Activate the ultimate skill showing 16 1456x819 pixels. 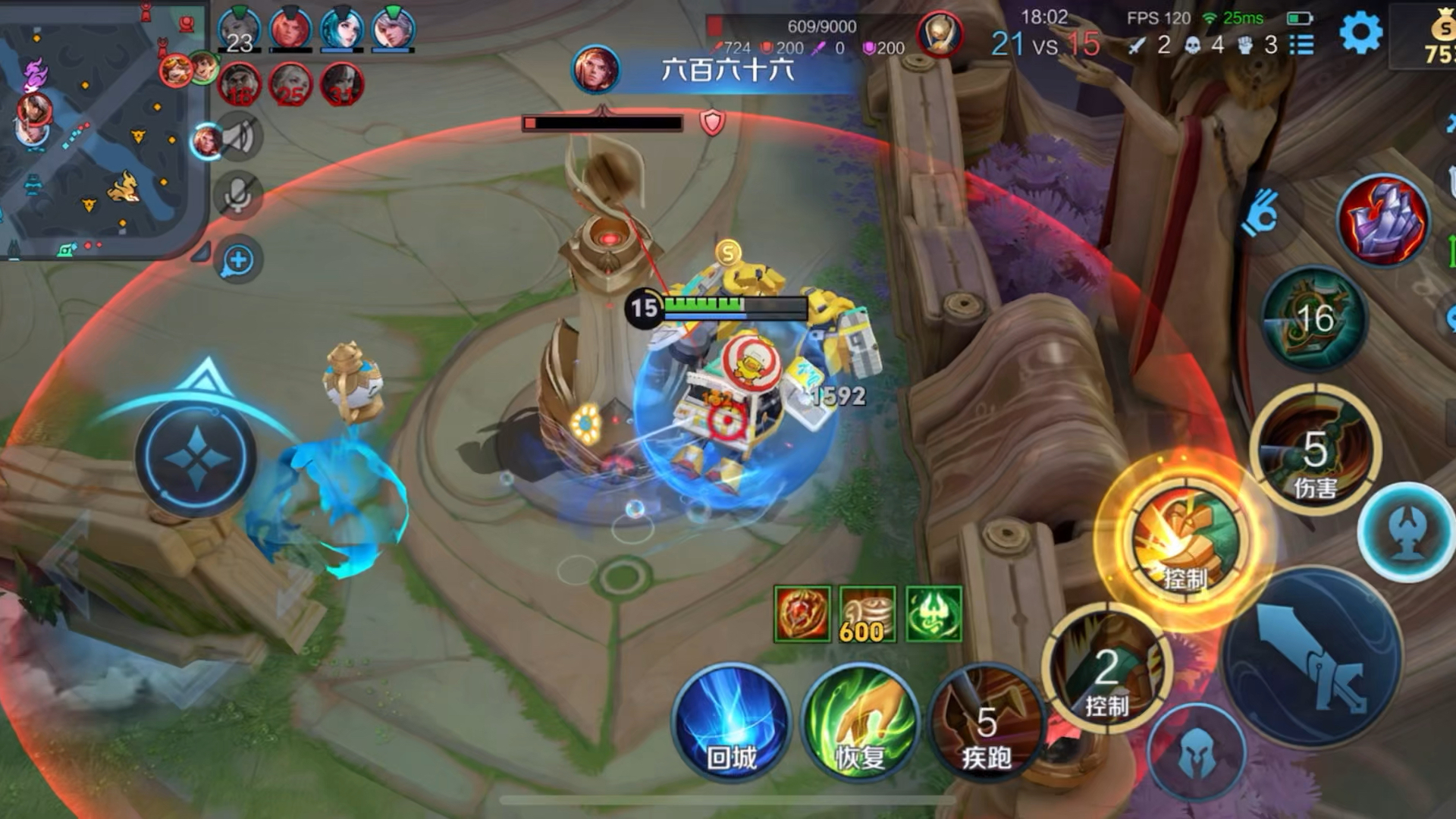coord(1315,318)
